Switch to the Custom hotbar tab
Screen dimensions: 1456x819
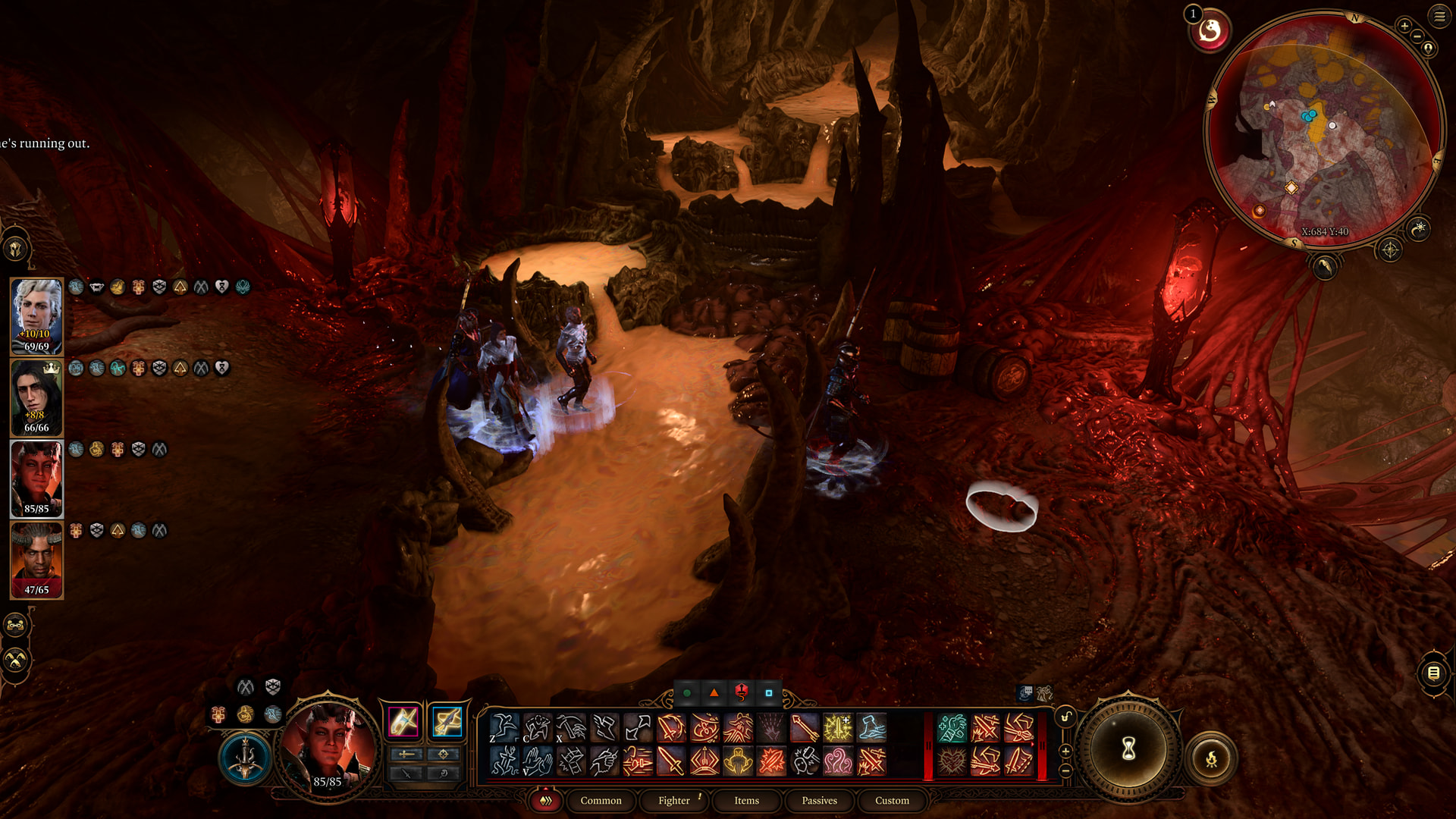pyautogui.click(x=892, y=800)
